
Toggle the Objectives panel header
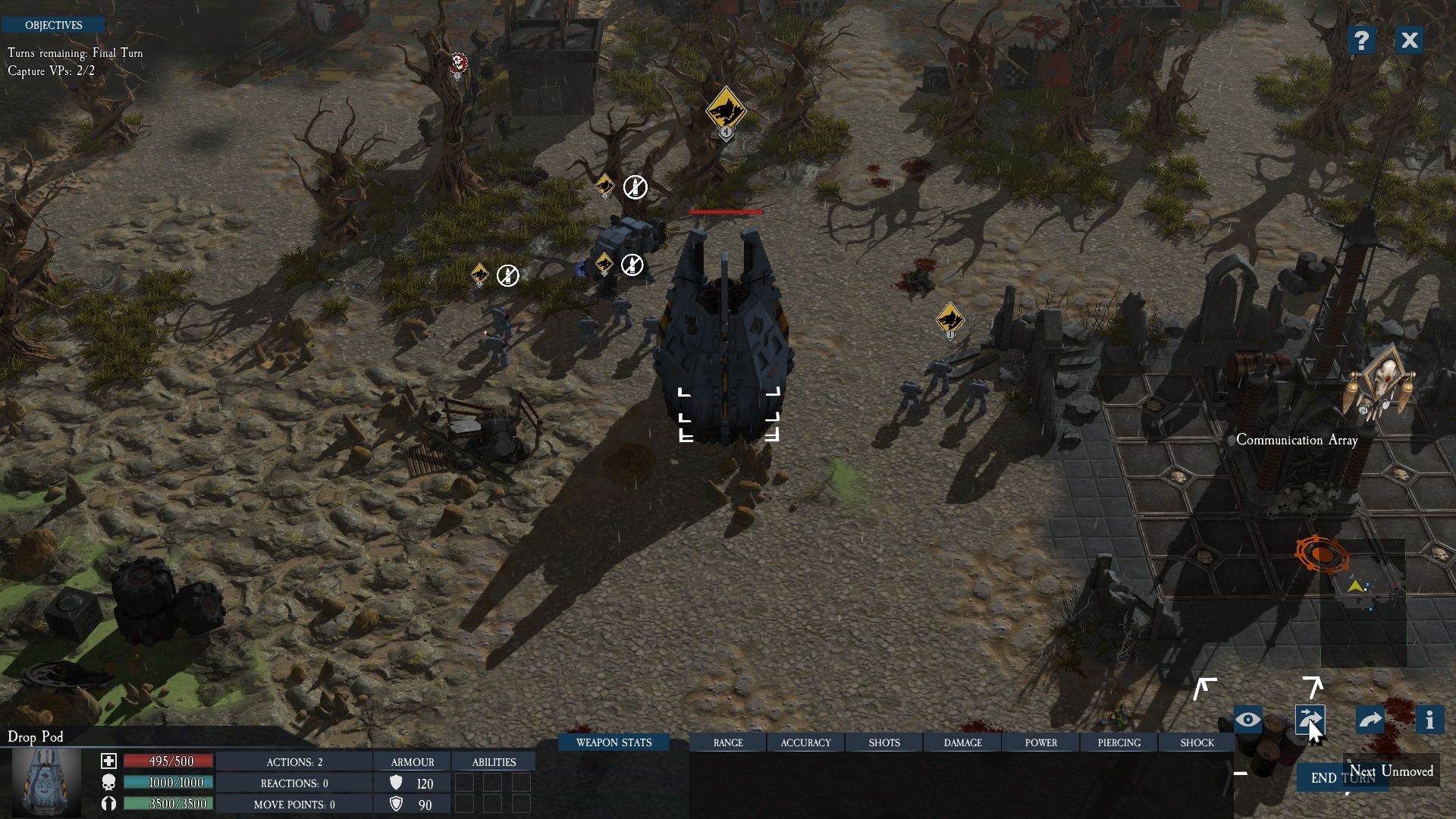[x=53, y=25]
